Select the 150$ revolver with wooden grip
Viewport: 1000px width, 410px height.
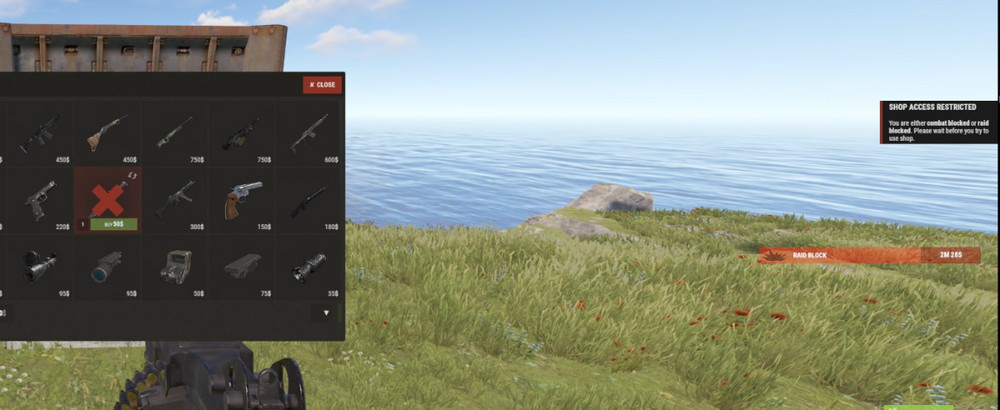[x=241, y=199]
